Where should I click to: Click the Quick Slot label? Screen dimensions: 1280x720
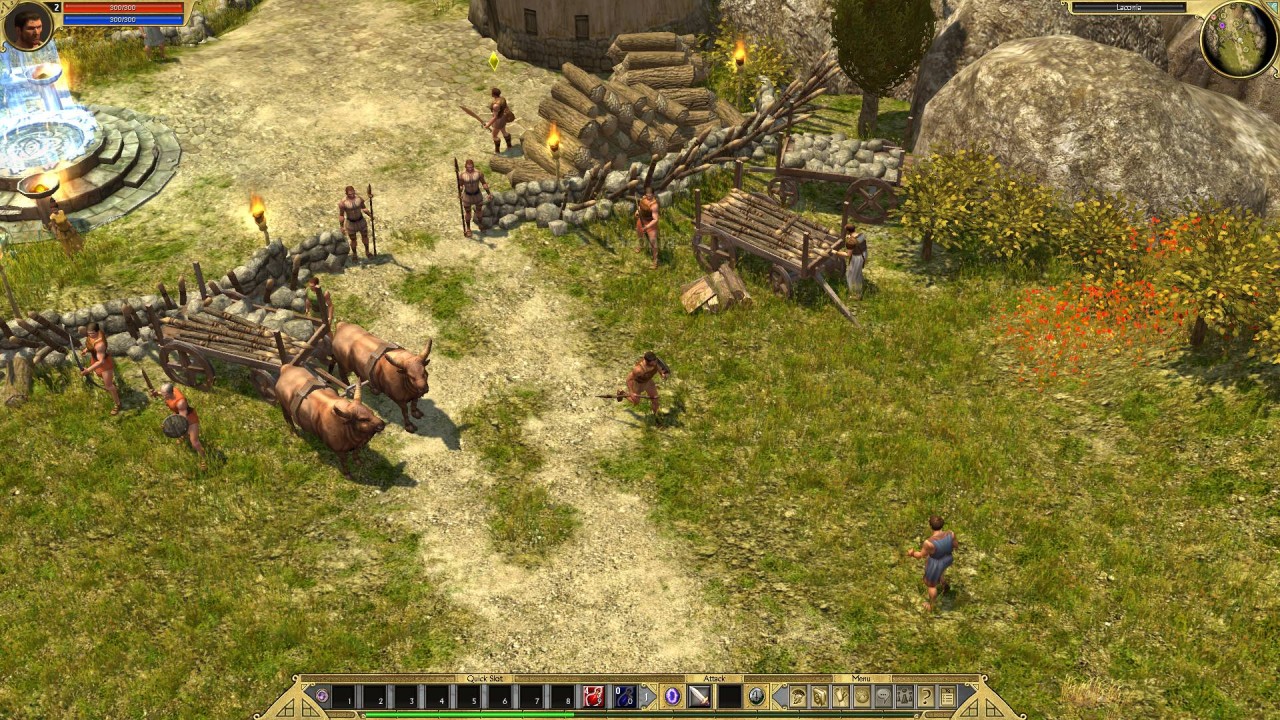tap(485, 678)
